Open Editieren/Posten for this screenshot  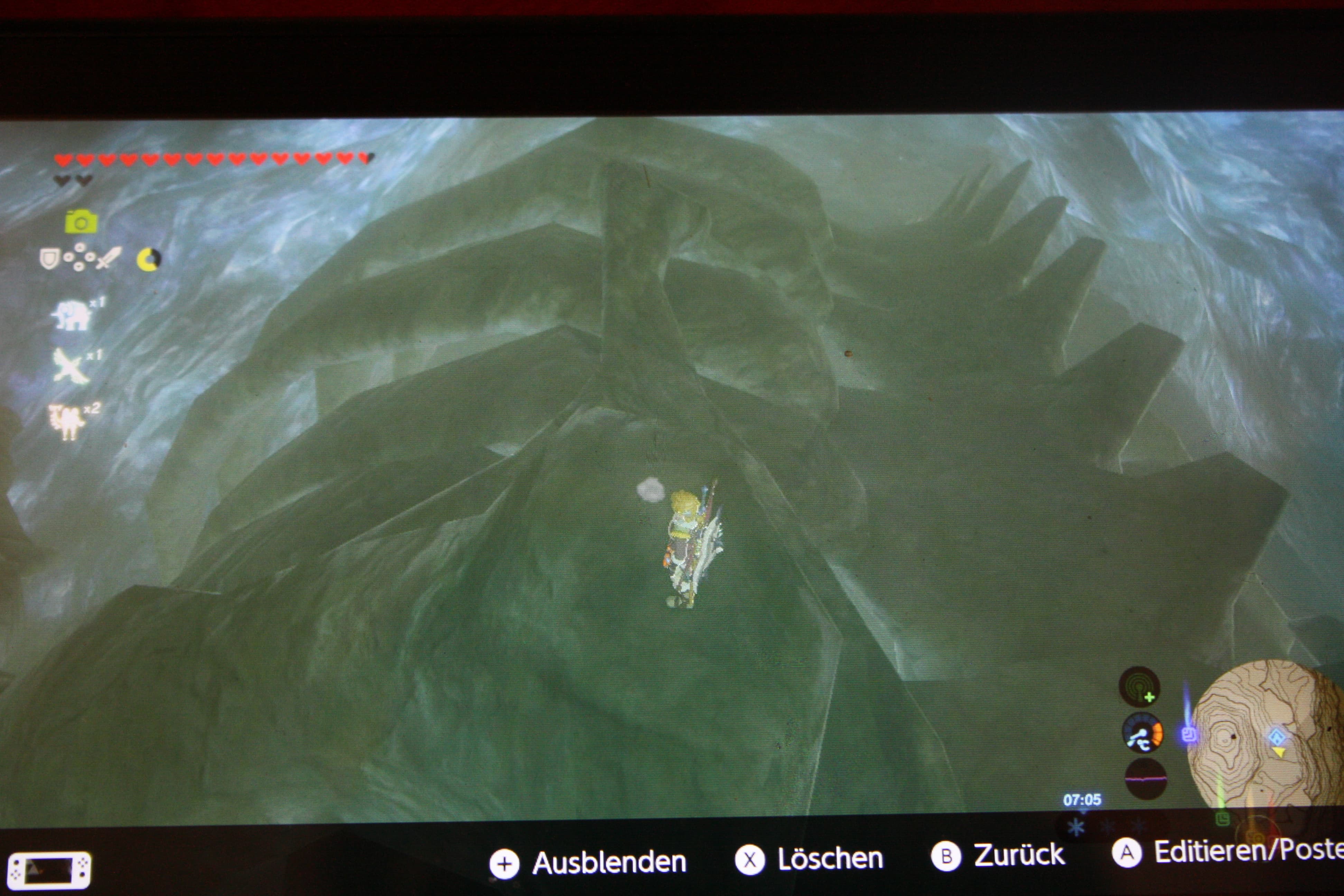[x=1229, y=852]
